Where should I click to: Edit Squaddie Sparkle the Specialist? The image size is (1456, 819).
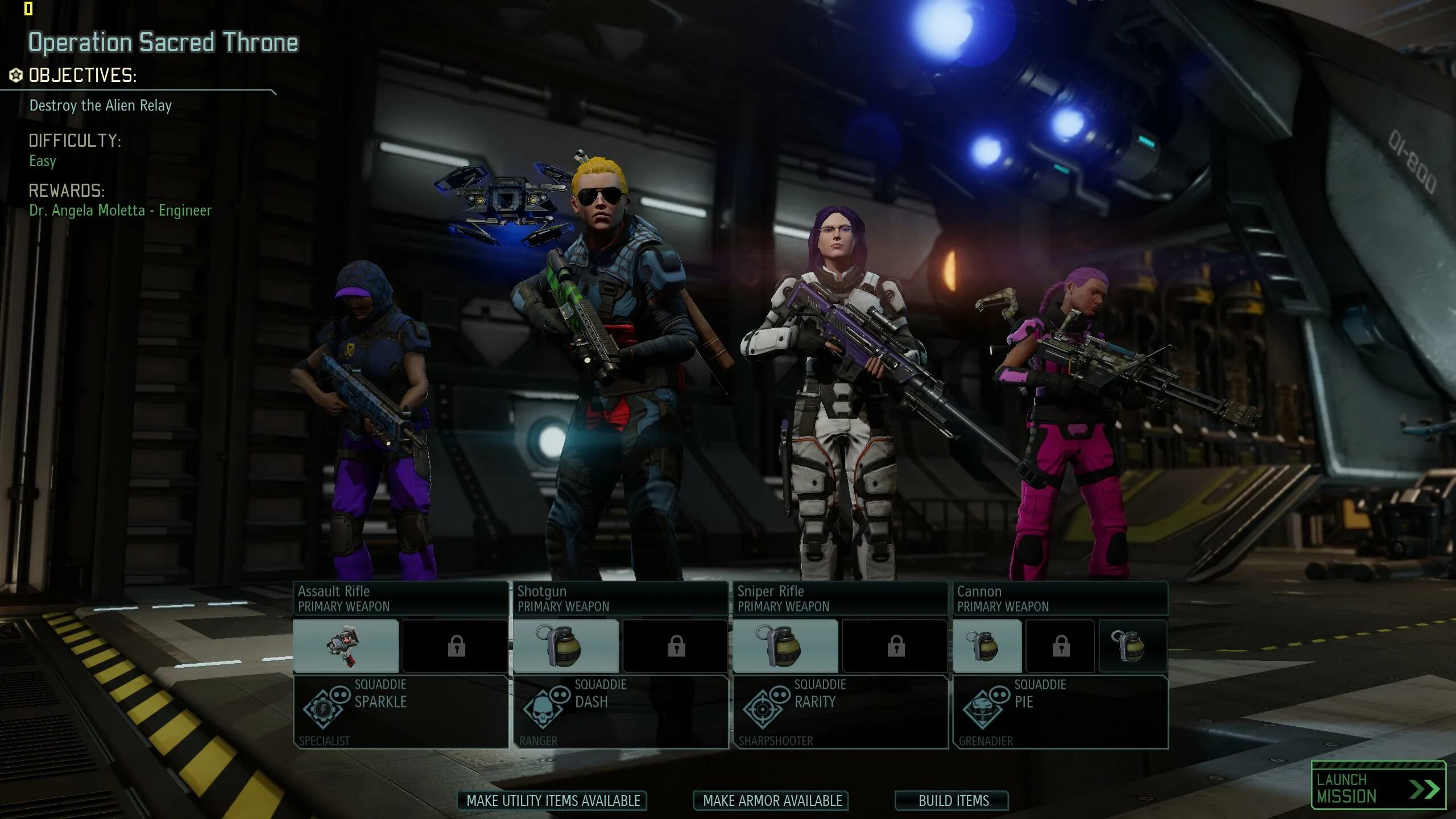[400, 711]
